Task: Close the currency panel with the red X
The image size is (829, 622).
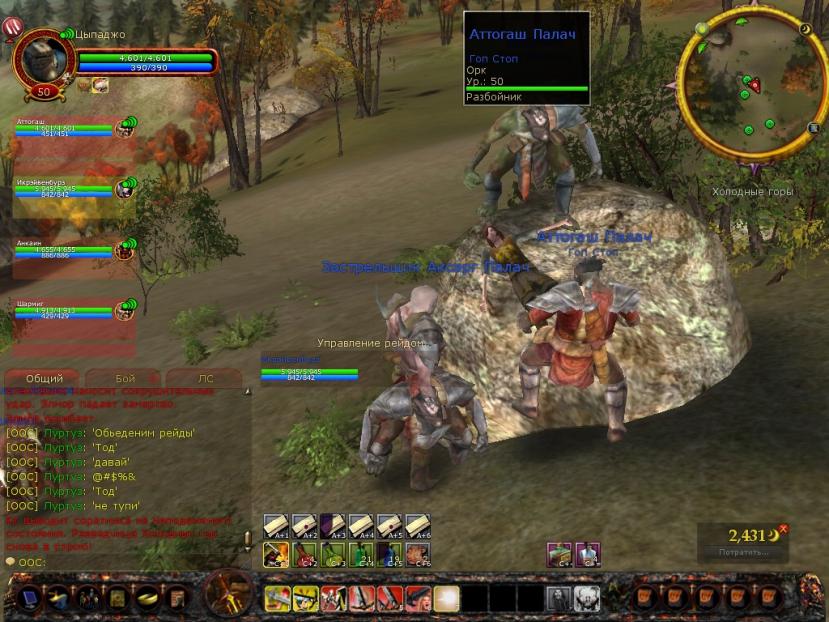Action: pos(784,528)
